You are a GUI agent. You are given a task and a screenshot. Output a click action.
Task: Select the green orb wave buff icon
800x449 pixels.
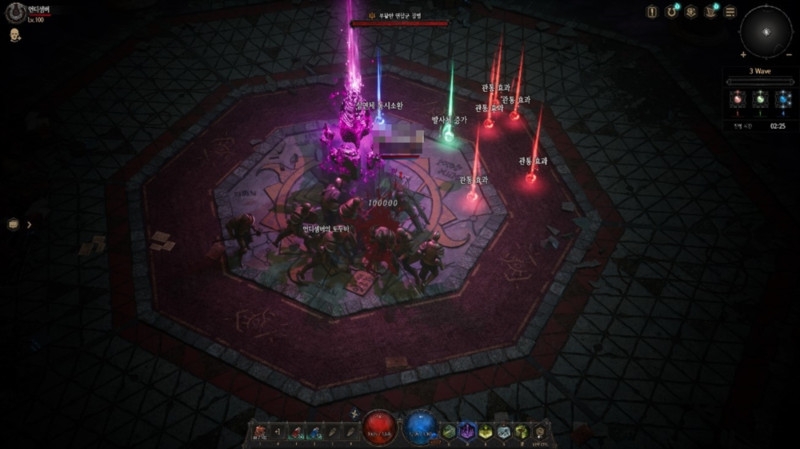[x=760, y=98]
